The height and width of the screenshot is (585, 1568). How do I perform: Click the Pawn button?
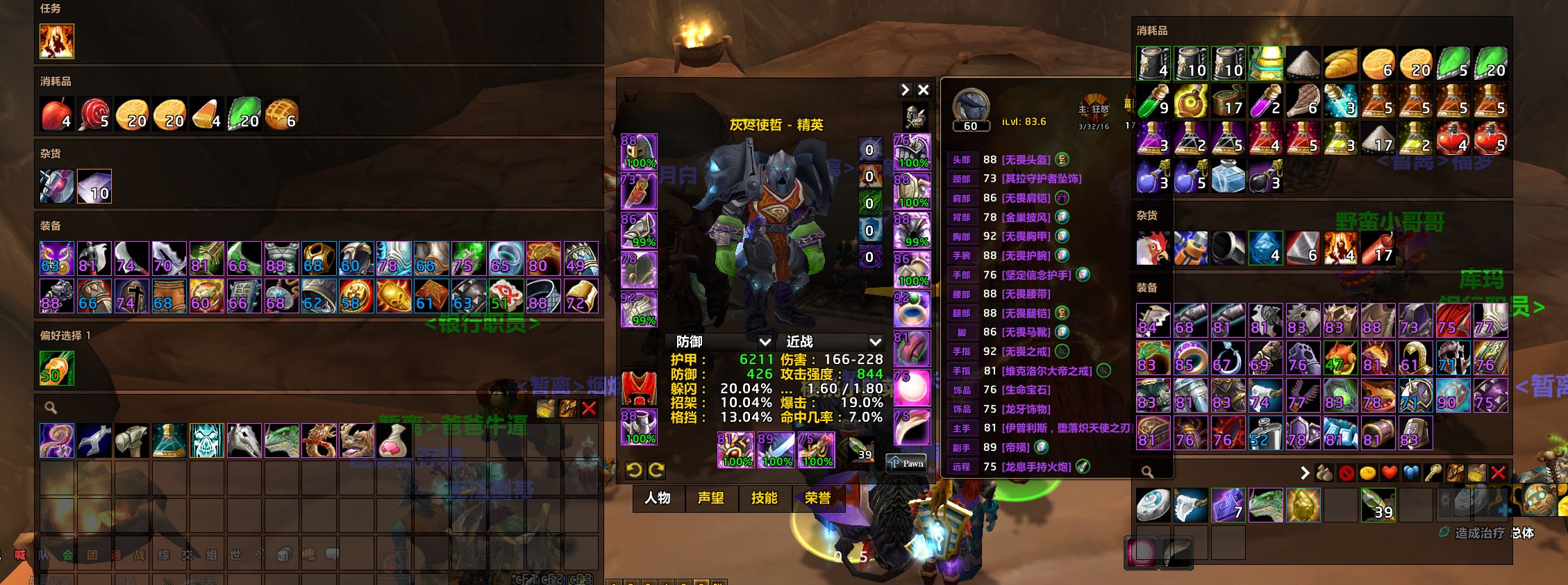click(908, 463)
